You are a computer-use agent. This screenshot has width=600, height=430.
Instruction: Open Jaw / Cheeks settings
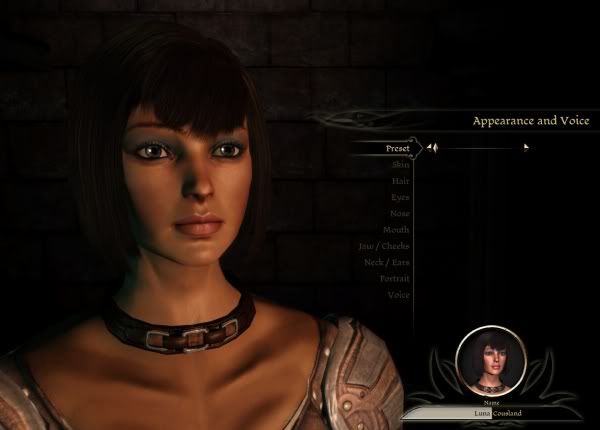[x=384, y=246]
